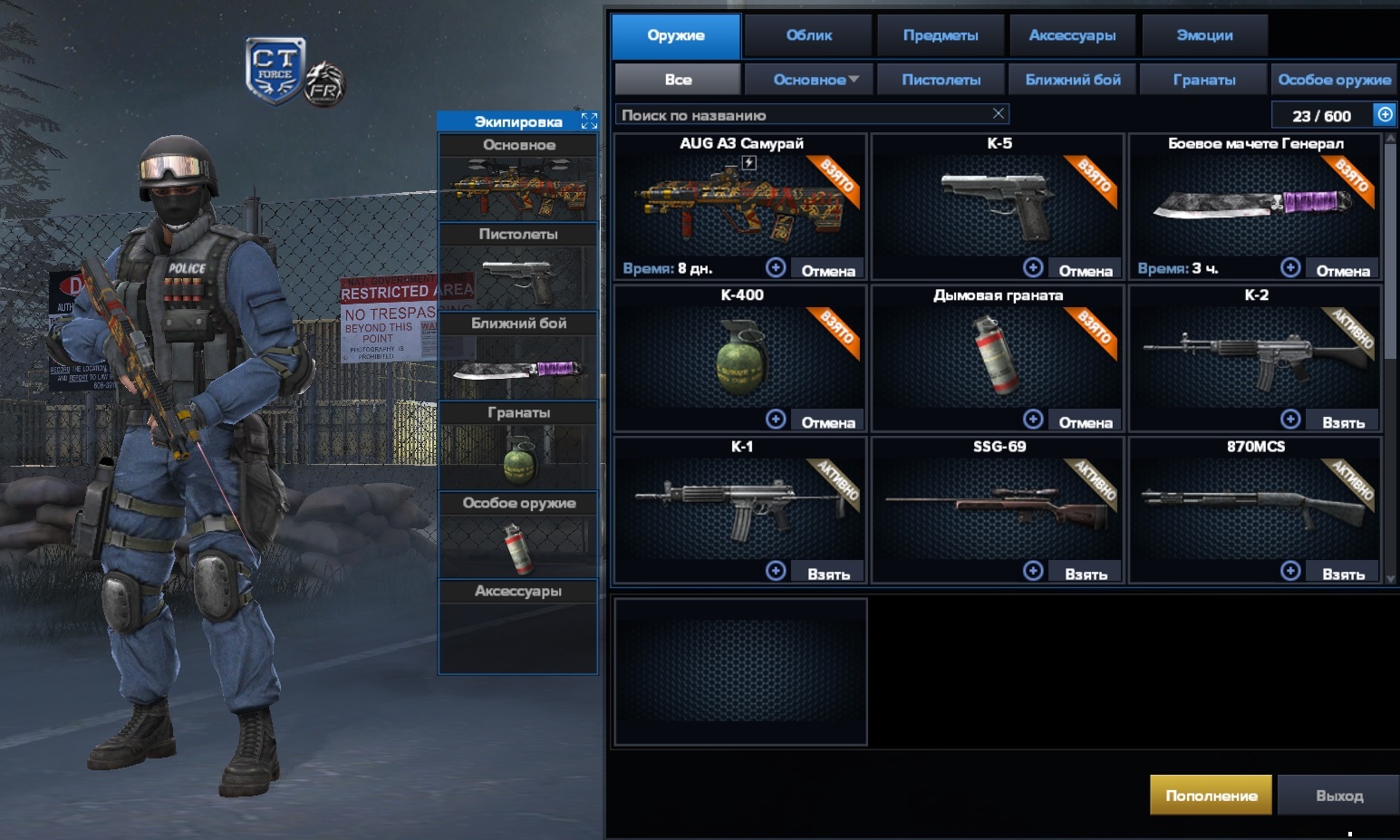Open the Предметы tab
This screenshot has width=1400, height=840.
941,35
